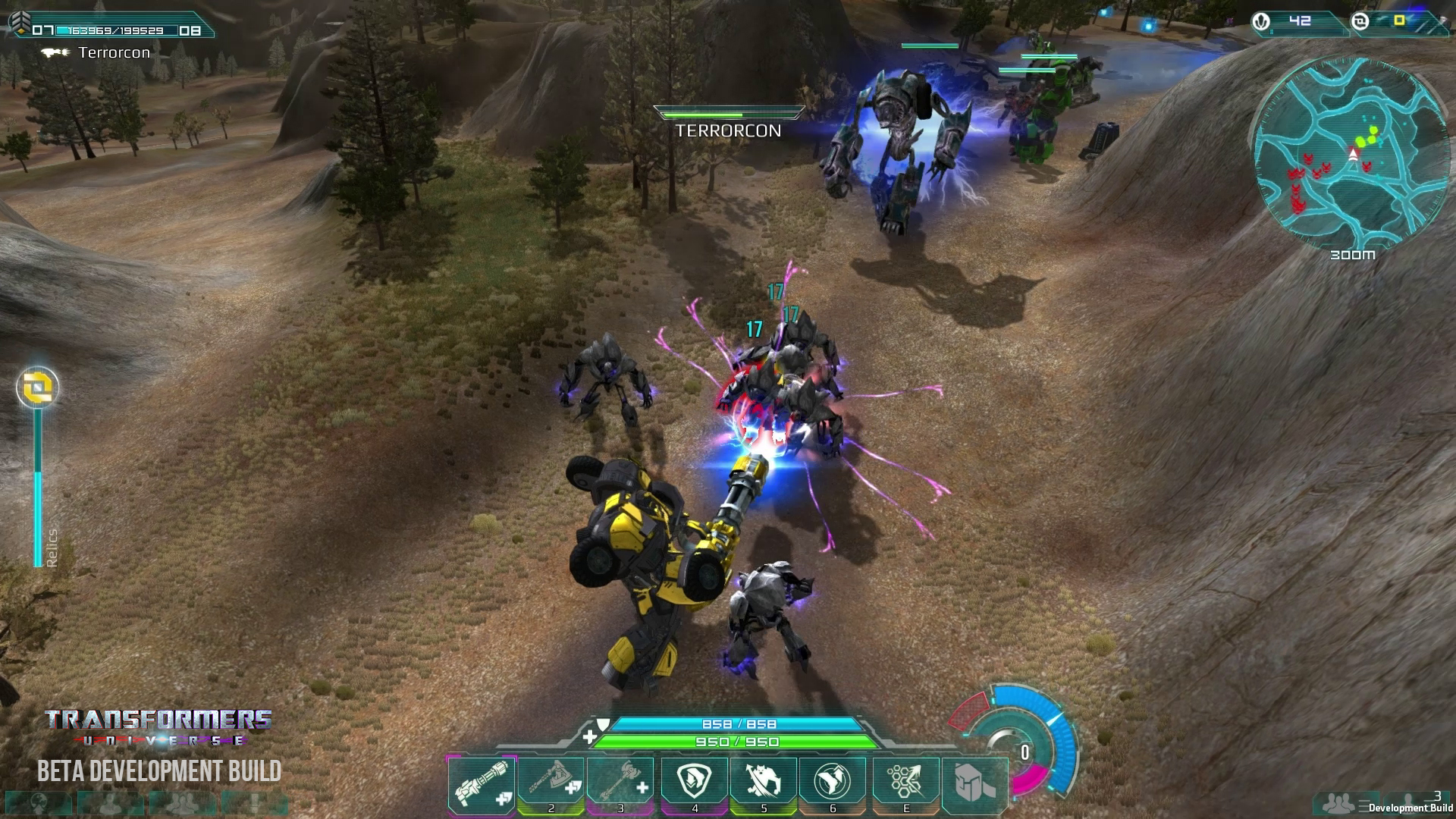
Task: Click the Relics gauge icon
Action: click(x=37, y=388)
